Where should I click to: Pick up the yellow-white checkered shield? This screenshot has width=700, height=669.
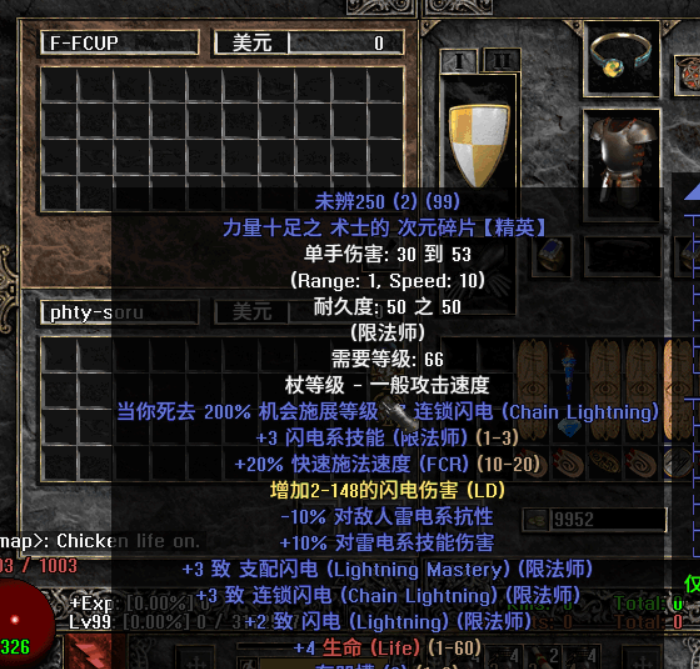coord(478,143)
